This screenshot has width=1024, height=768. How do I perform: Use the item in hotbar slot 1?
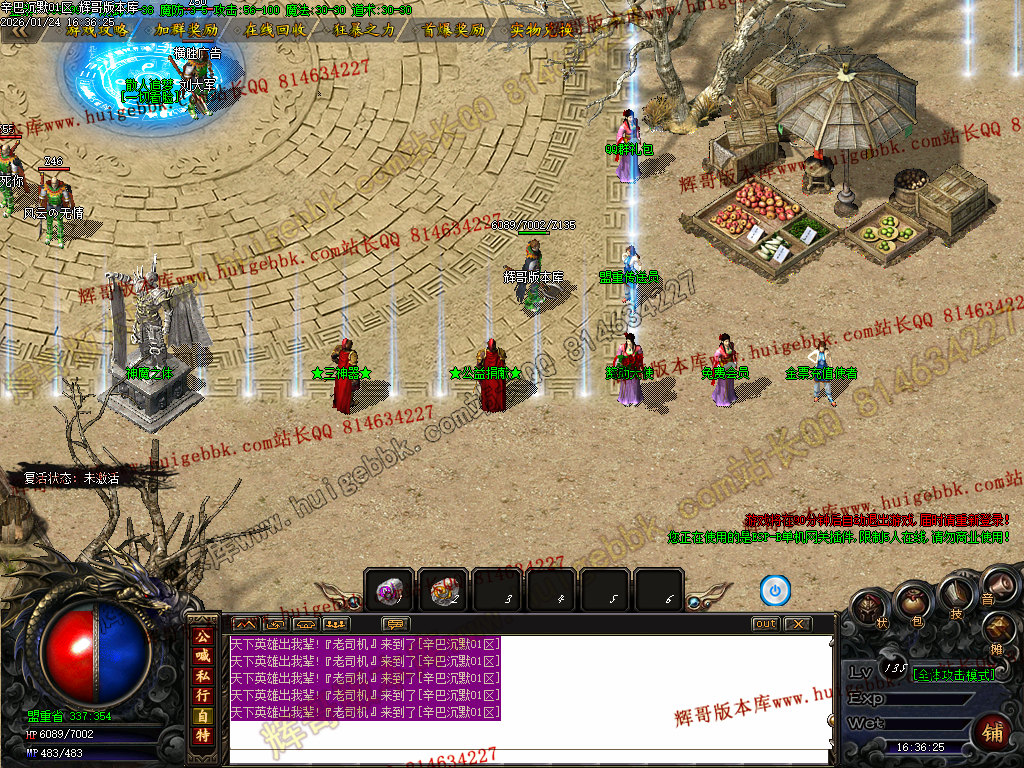point(389,590)
